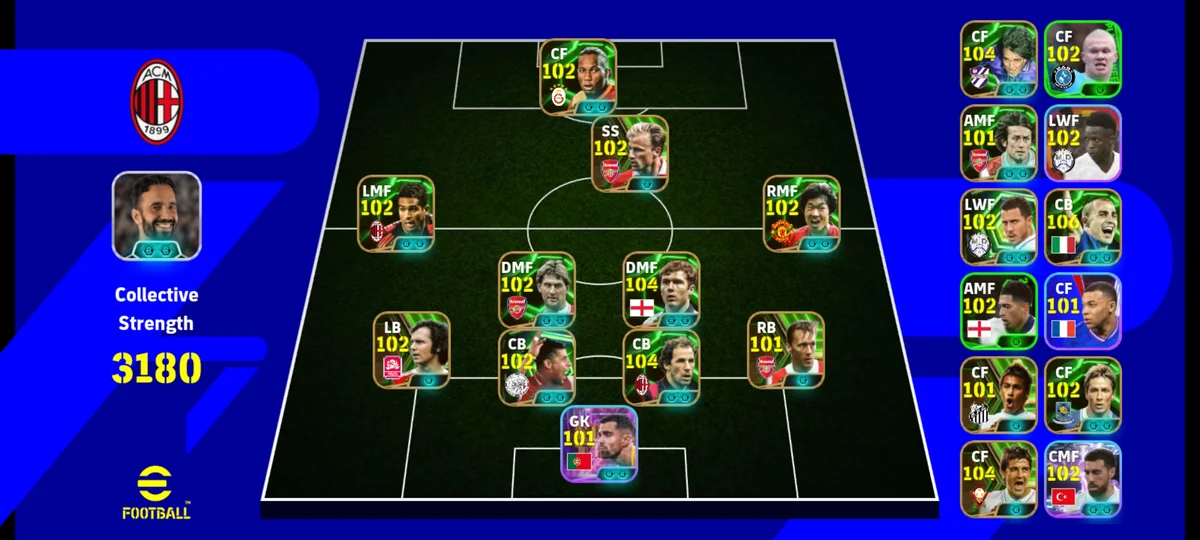Viewport: 1200px width, 540px height.
Task: Pick the RMF 102 player card
Action: [x=801, y=214]
